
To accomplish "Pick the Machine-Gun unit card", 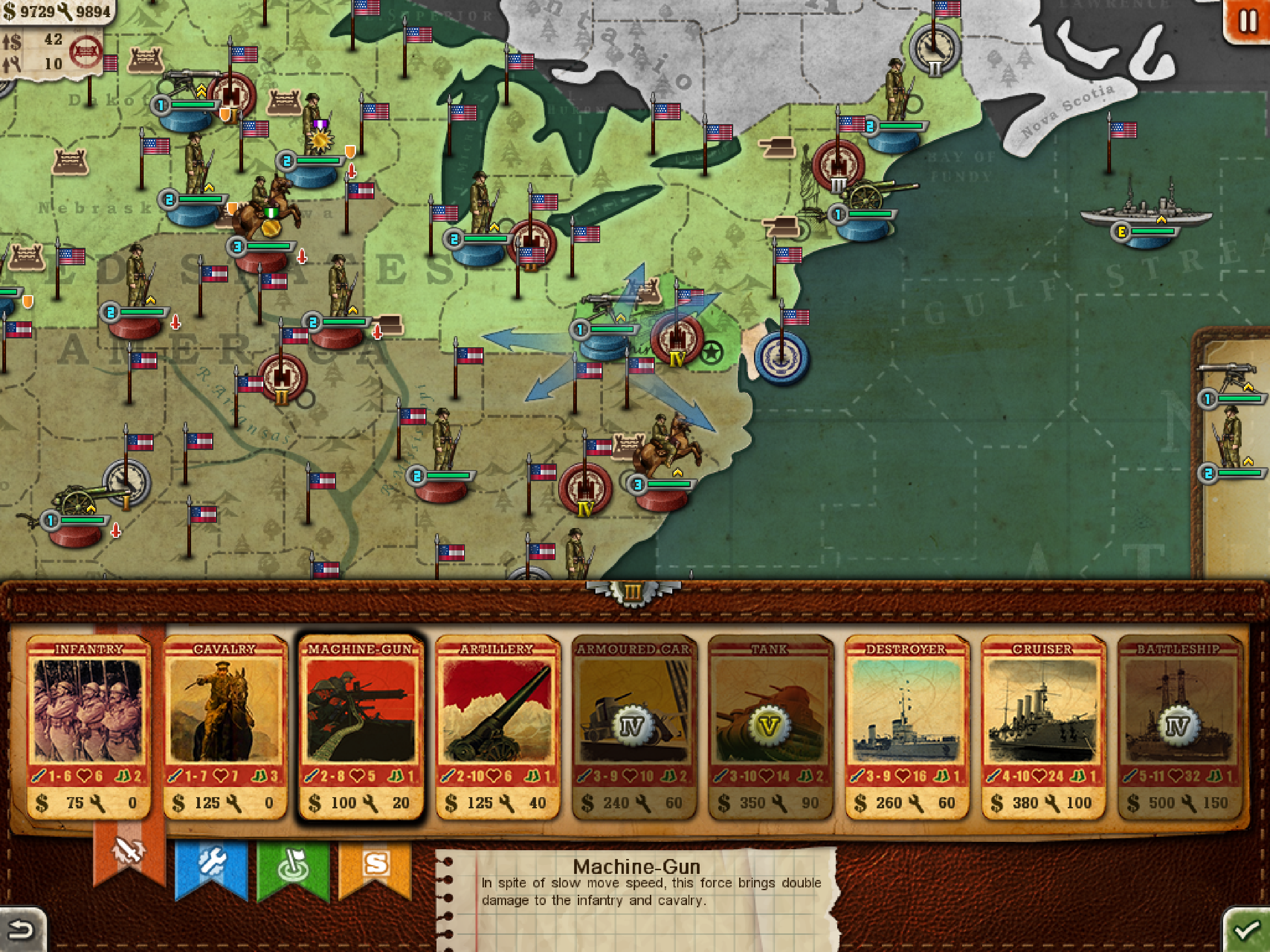I will [x=361, y=727].
